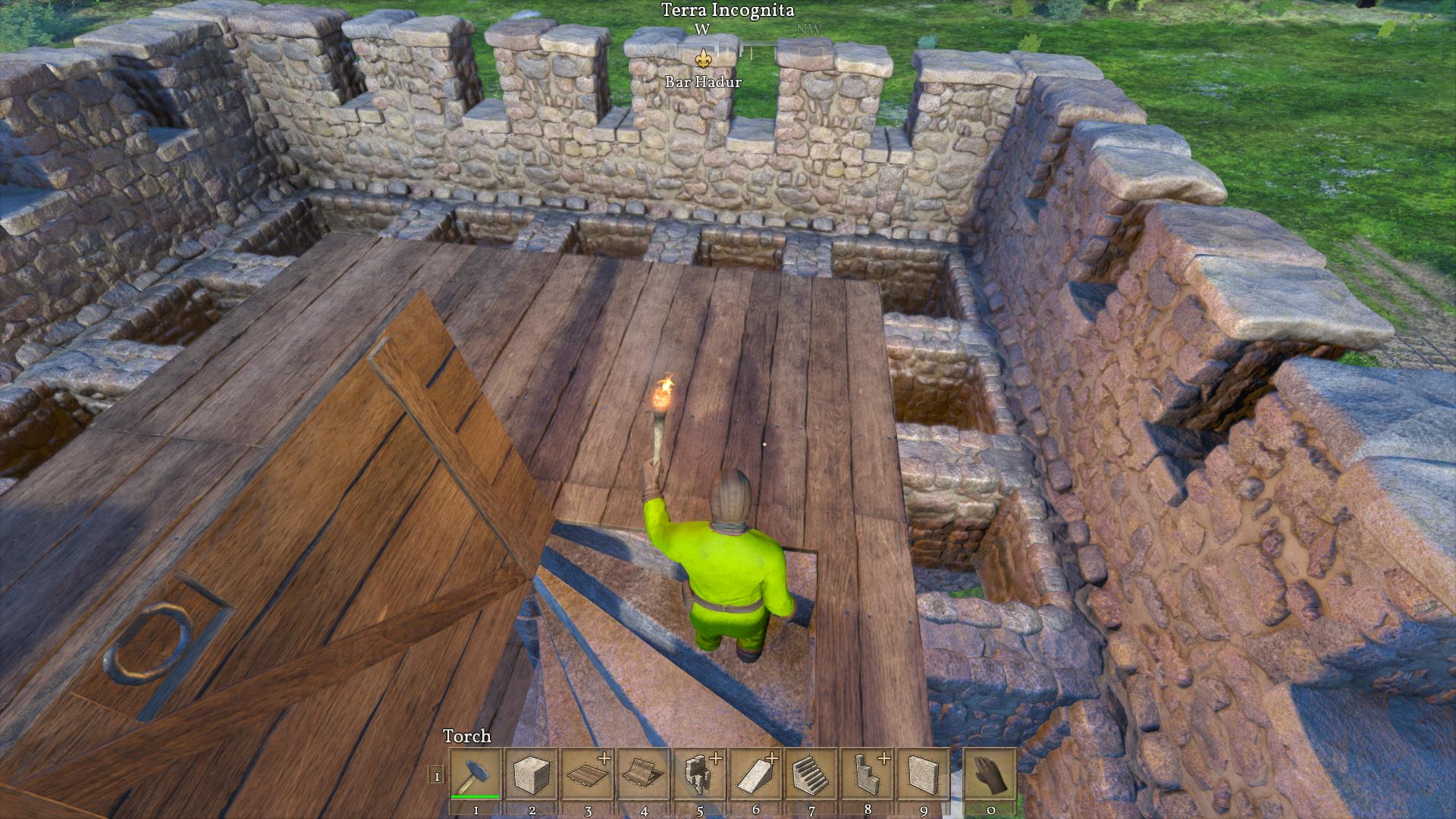Select the hammer hotbar slot
Screen dimensions: 1456x819
pos(475,773)
